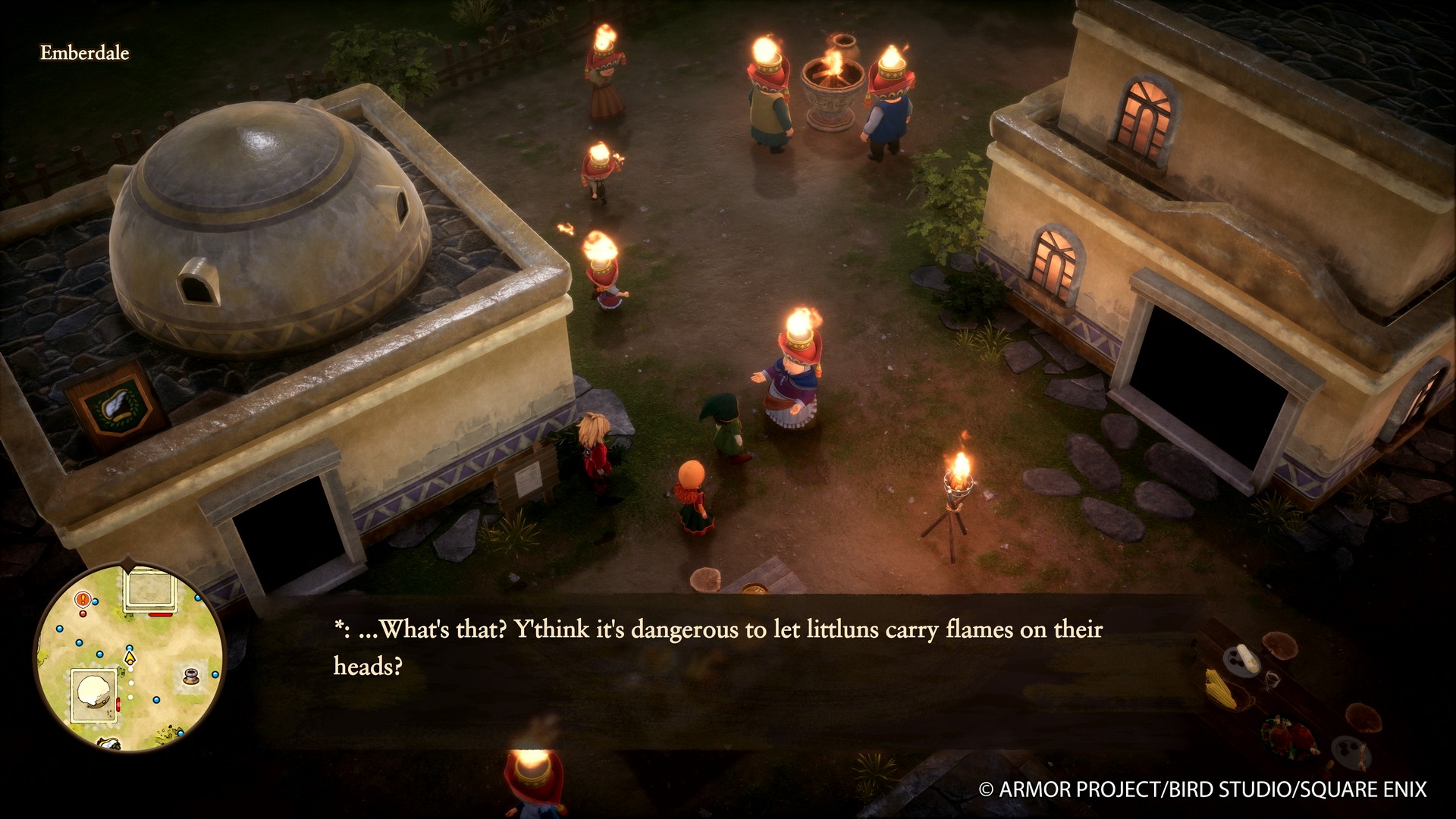The image size is (1456, 819).
Task: Click the red progress bar on the minimap building
Action: coord(160,614)
